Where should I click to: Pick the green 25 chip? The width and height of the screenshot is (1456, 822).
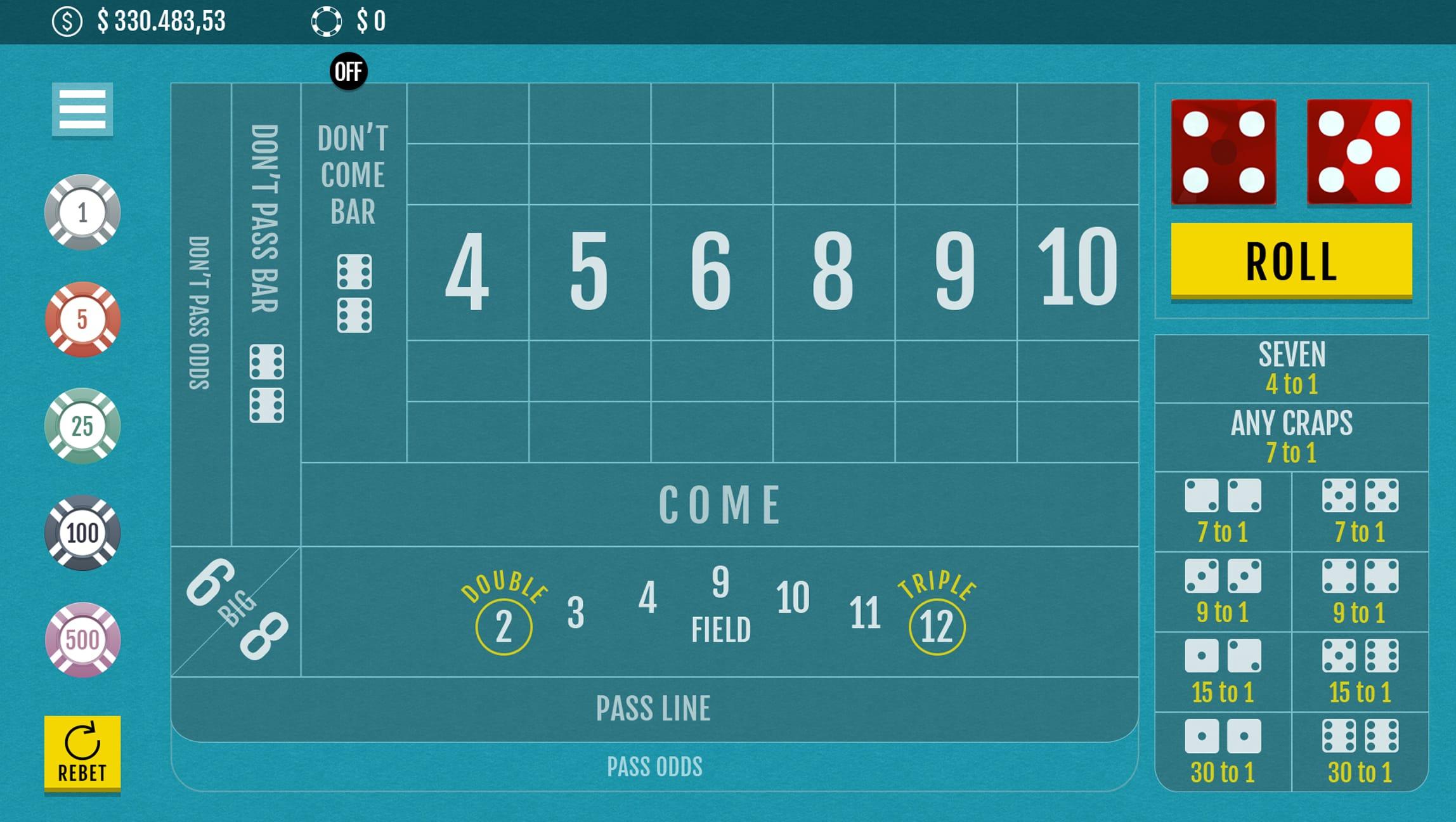[x=82, y=426]
